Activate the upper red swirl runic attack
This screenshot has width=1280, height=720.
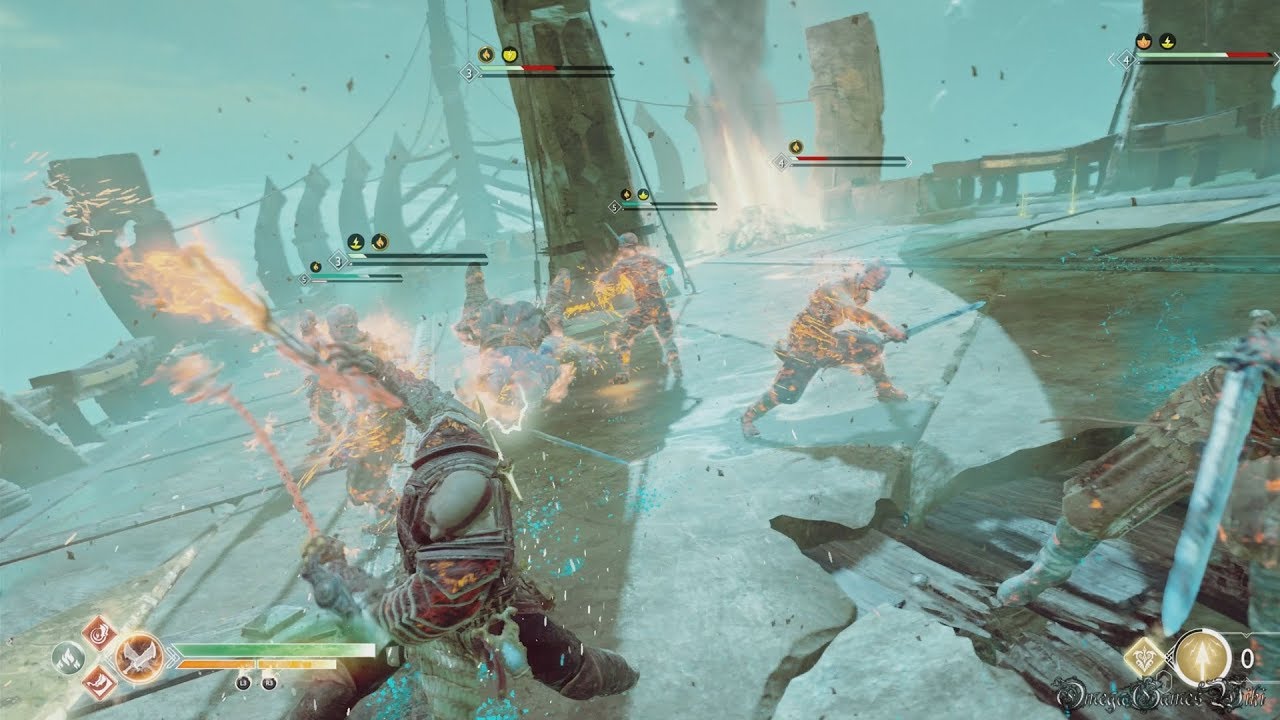pyautogui.click(x=99, y=632)
